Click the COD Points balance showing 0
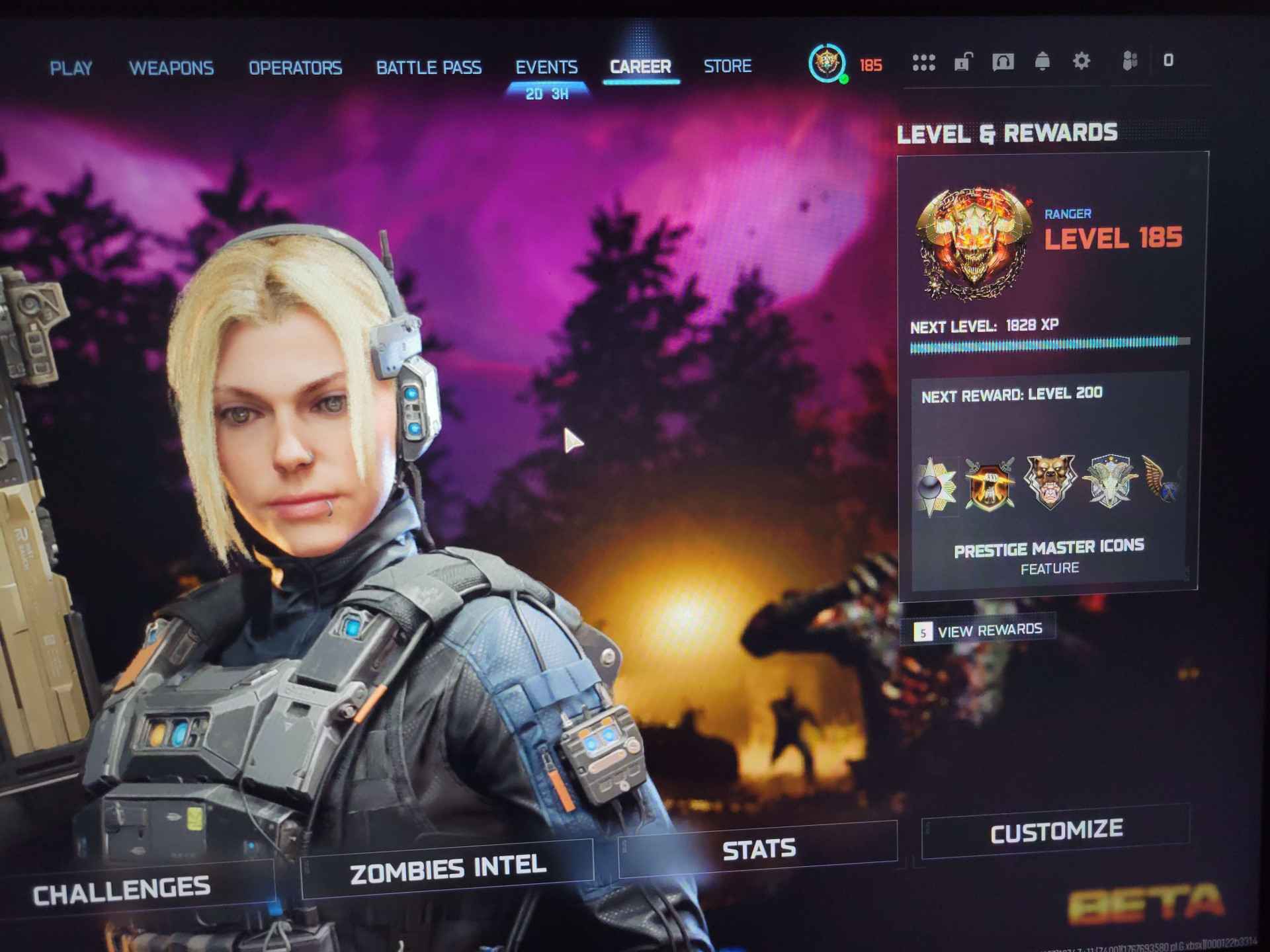This screenshot has width=1270, height=952. click(x=1168, y=61)
